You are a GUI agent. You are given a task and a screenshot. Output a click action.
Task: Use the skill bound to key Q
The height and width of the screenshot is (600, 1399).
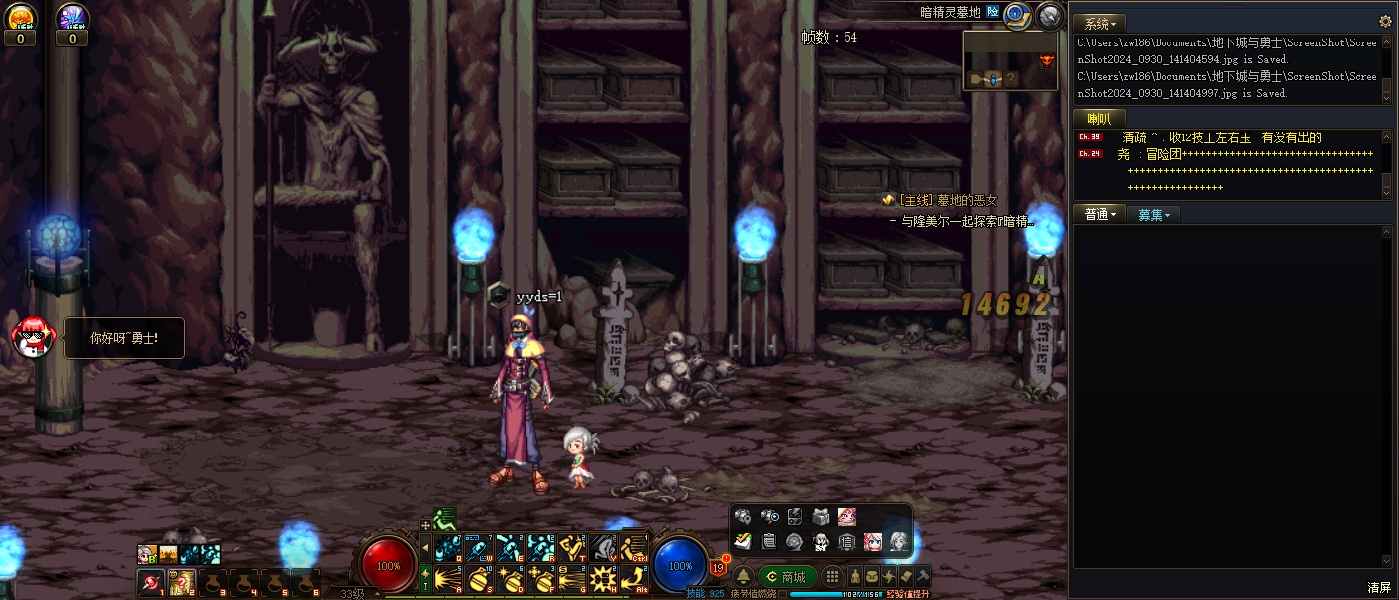click(x=448, y=547)
